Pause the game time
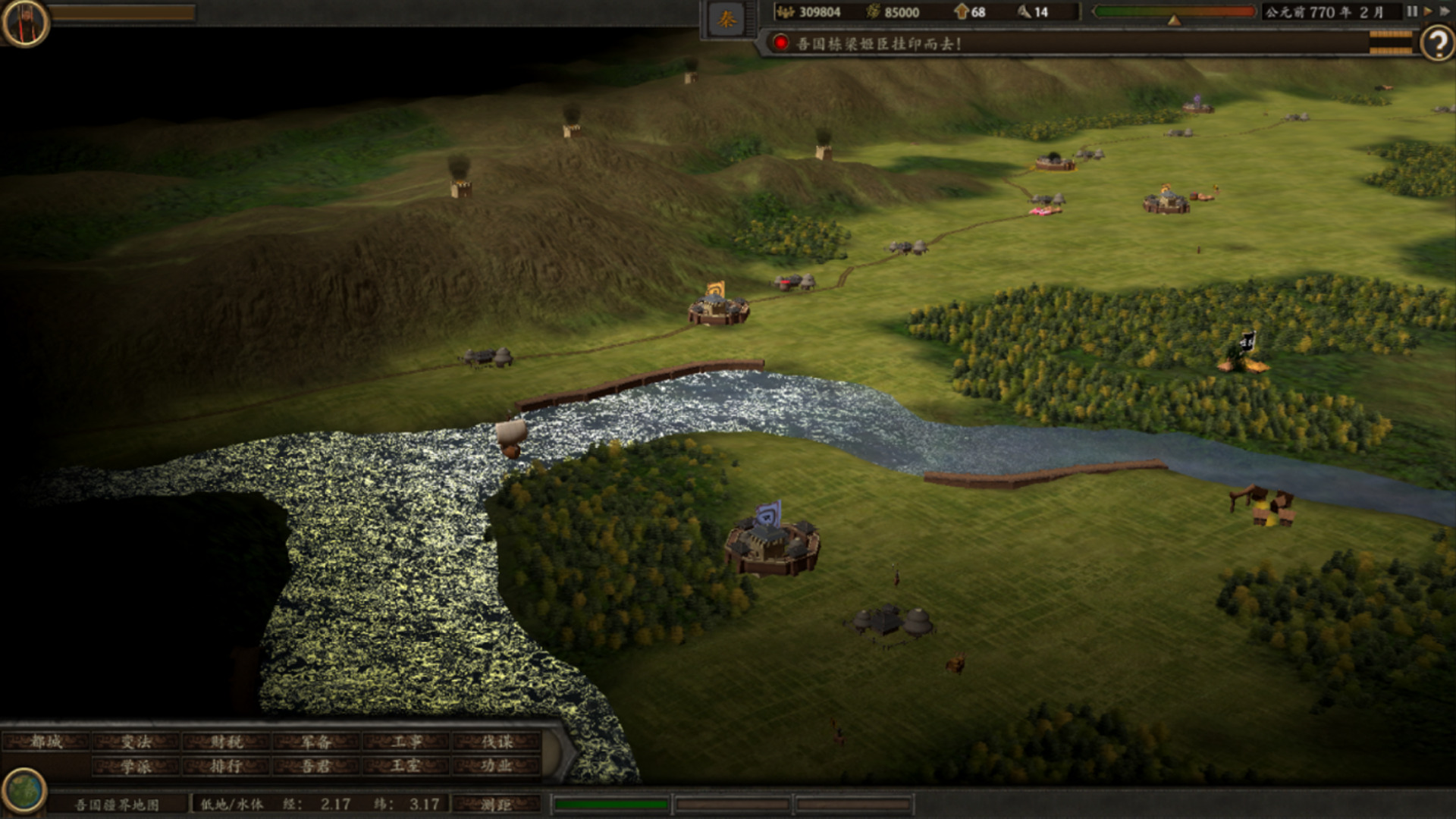This screenshot has width=1456, height=819. pyautogui.click(x=1412, y=12)
